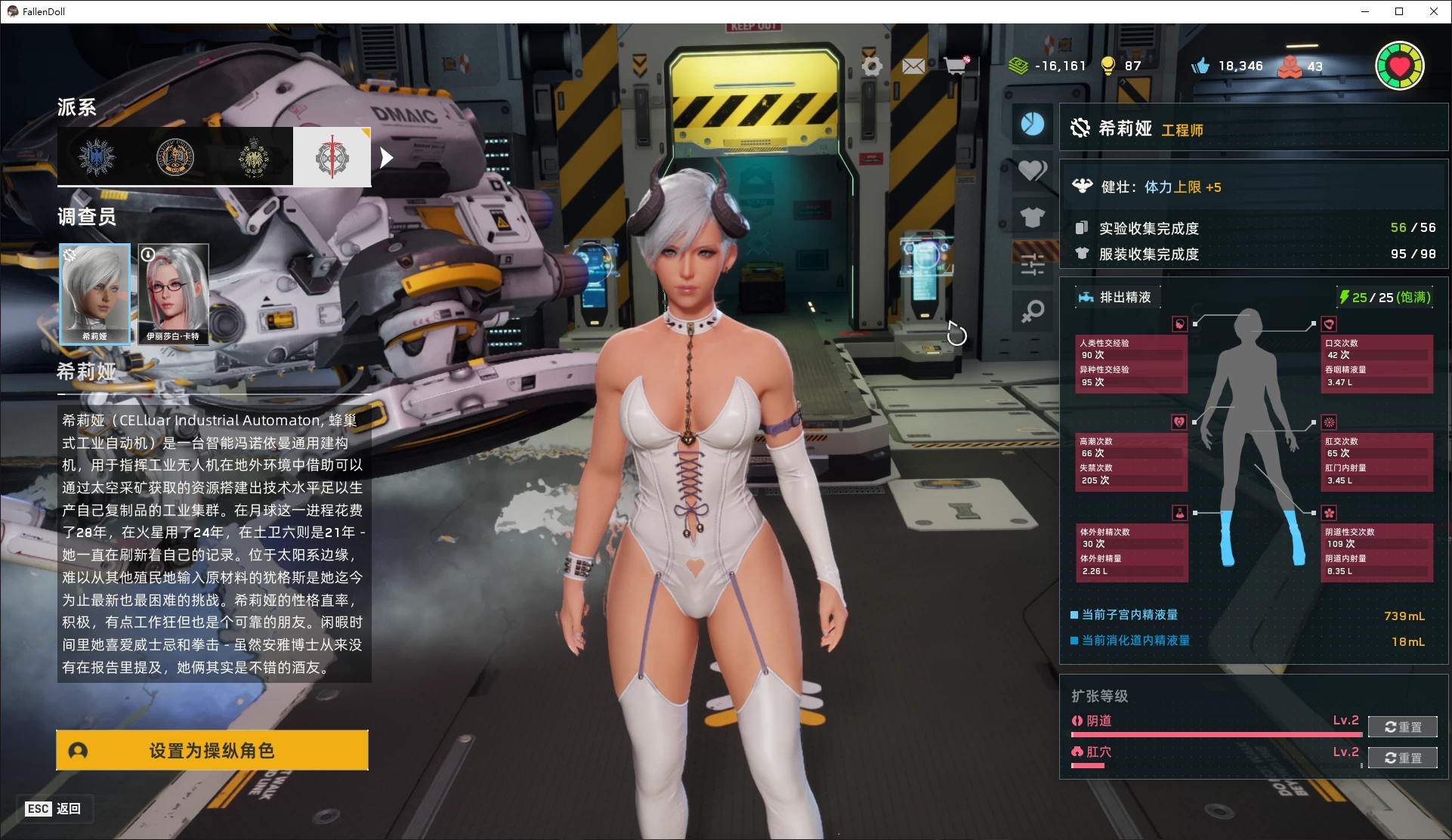Choose the gold circular faction emblem
The height and width of the screenshot is (840, 1452).
(175, 157)
